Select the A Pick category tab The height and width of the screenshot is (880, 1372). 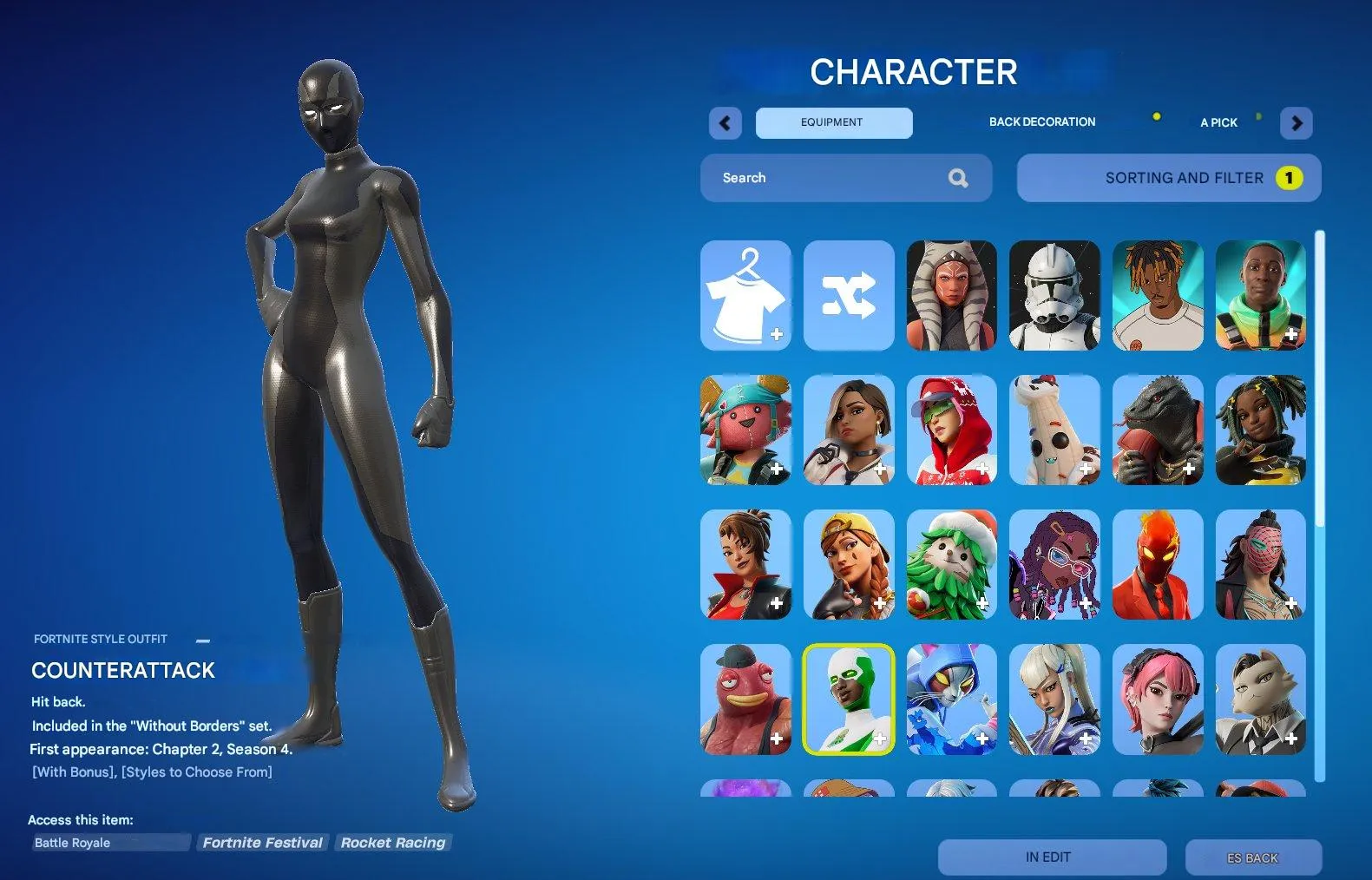coord(1218,122)
